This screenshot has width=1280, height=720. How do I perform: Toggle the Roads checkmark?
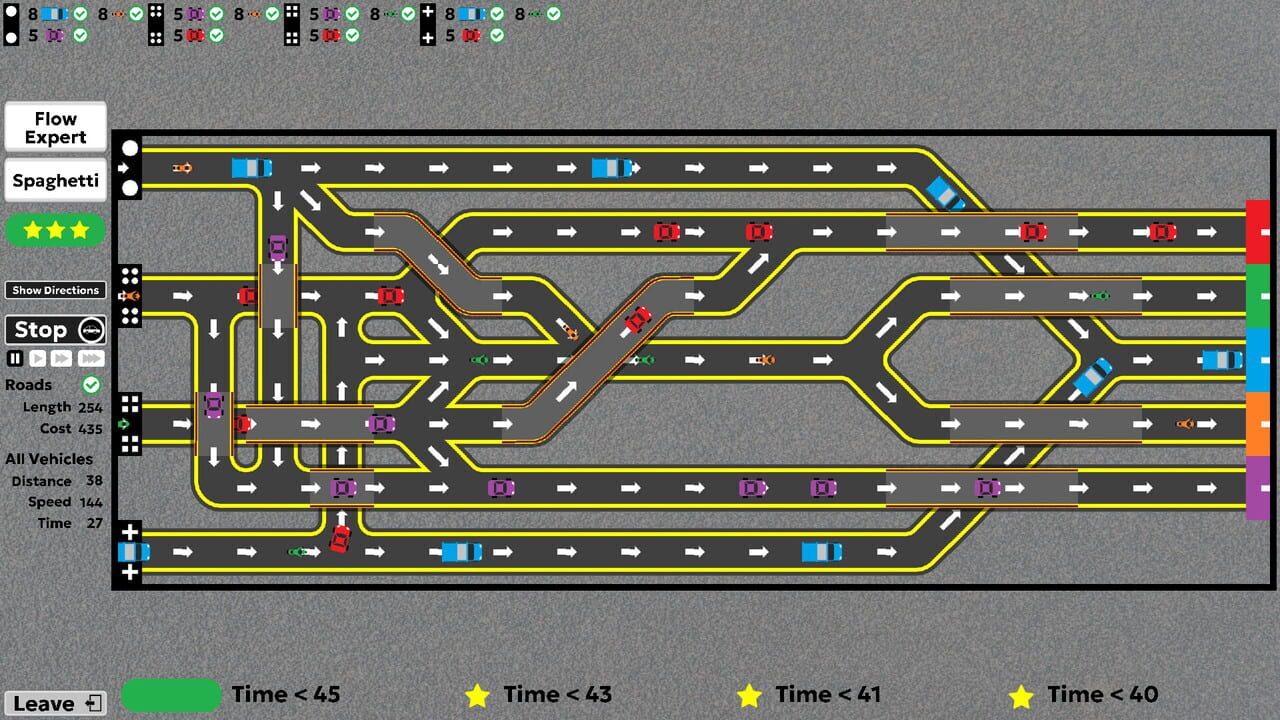(x=91, y=384)
